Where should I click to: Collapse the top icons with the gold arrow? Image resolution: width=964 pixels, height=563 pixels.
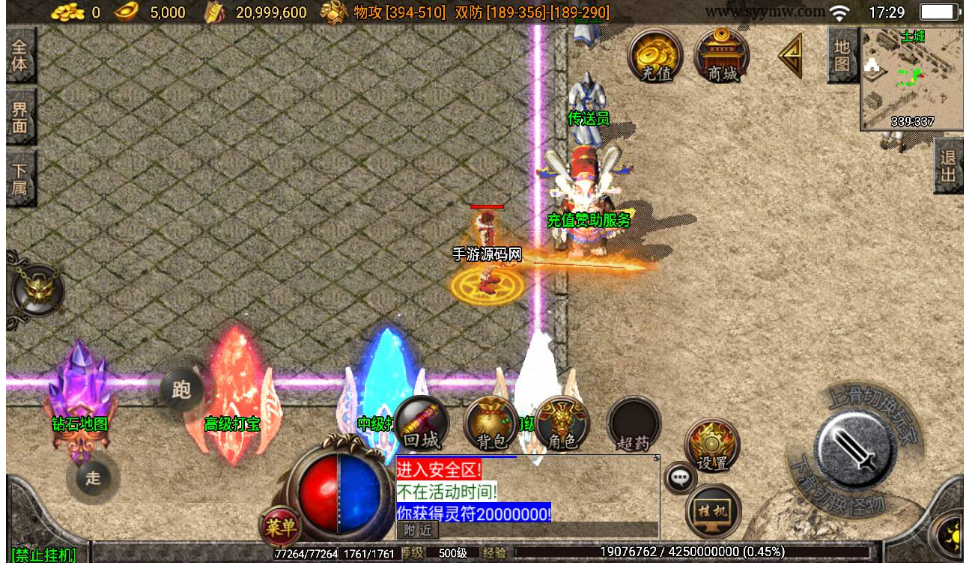click(791, 55)
